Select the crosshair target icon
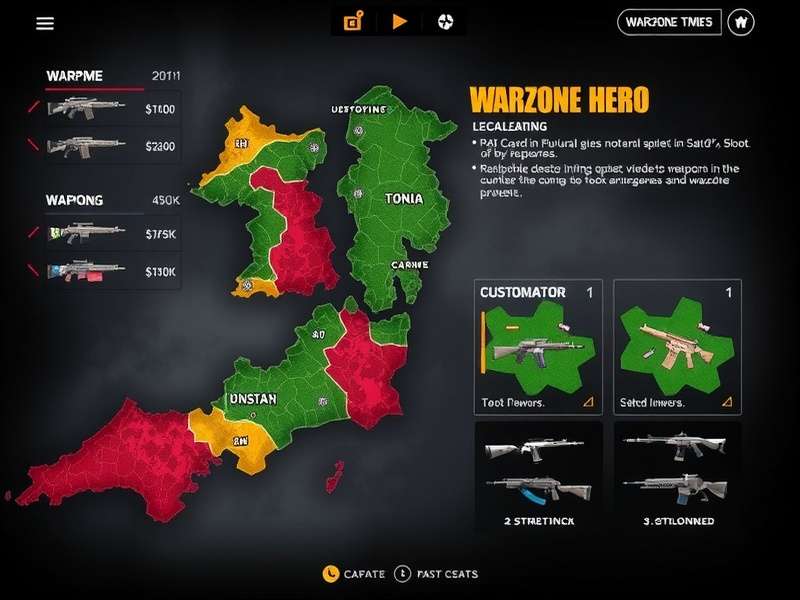The height and width of the screenshot is (600, 800). [444, 21]
